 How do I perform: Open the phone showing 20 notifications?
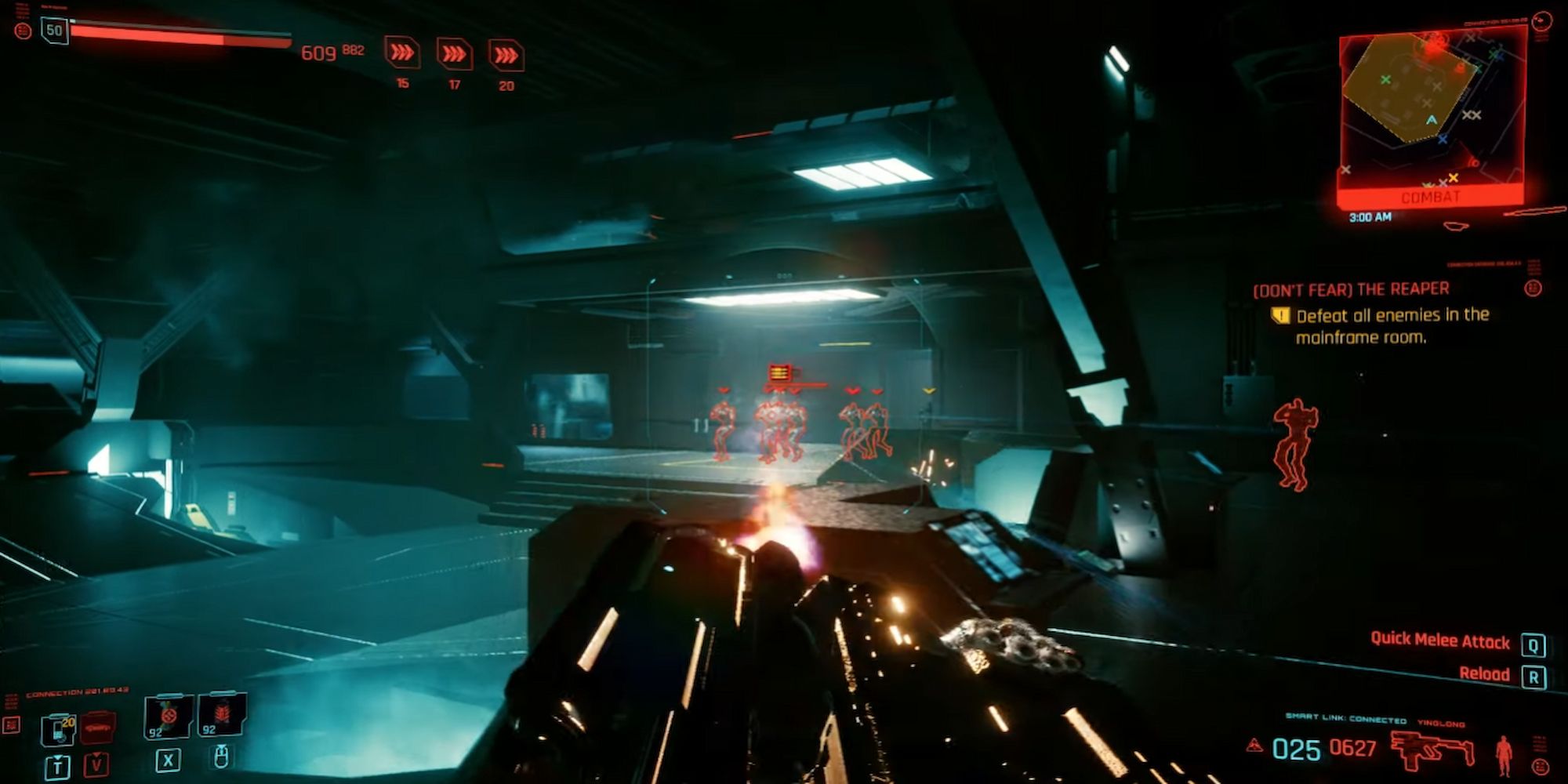click(58, 729)
